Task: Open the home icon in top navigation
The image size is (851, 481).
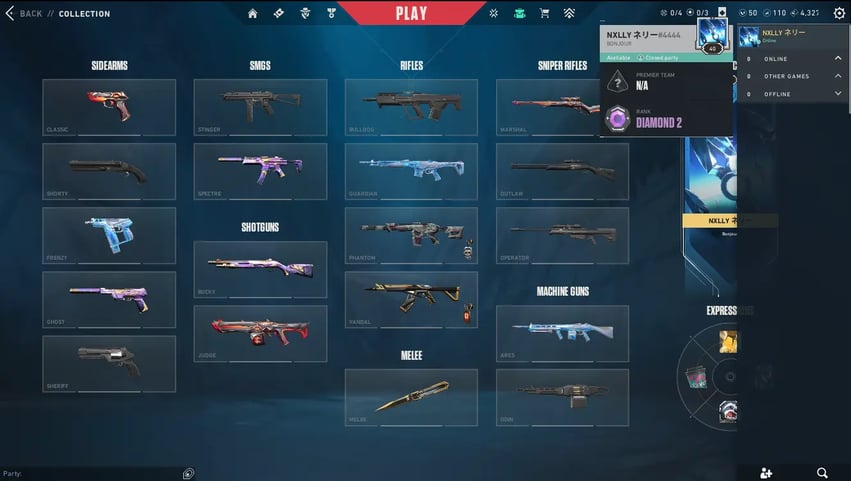Action: (252, 14)
